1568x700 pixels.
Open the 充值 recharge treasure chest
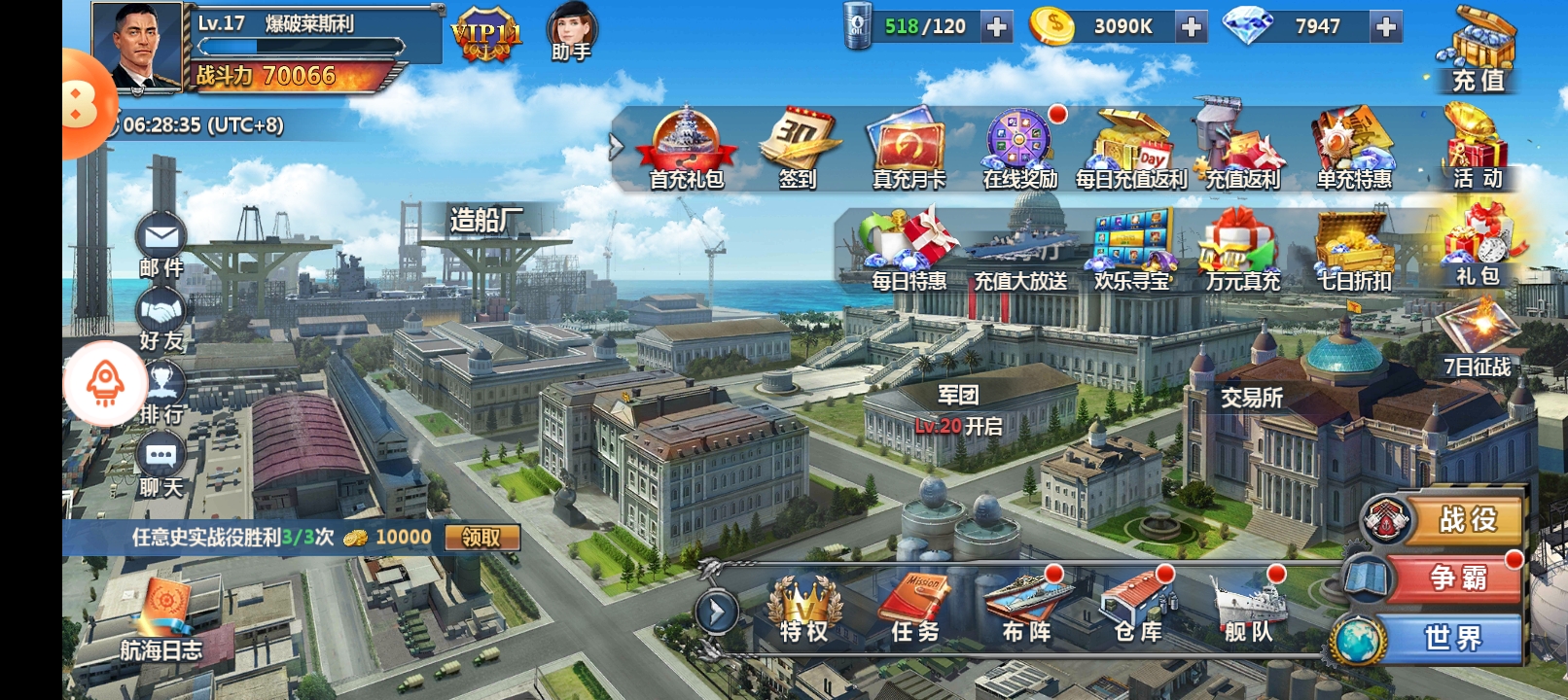pos(1479,49)
